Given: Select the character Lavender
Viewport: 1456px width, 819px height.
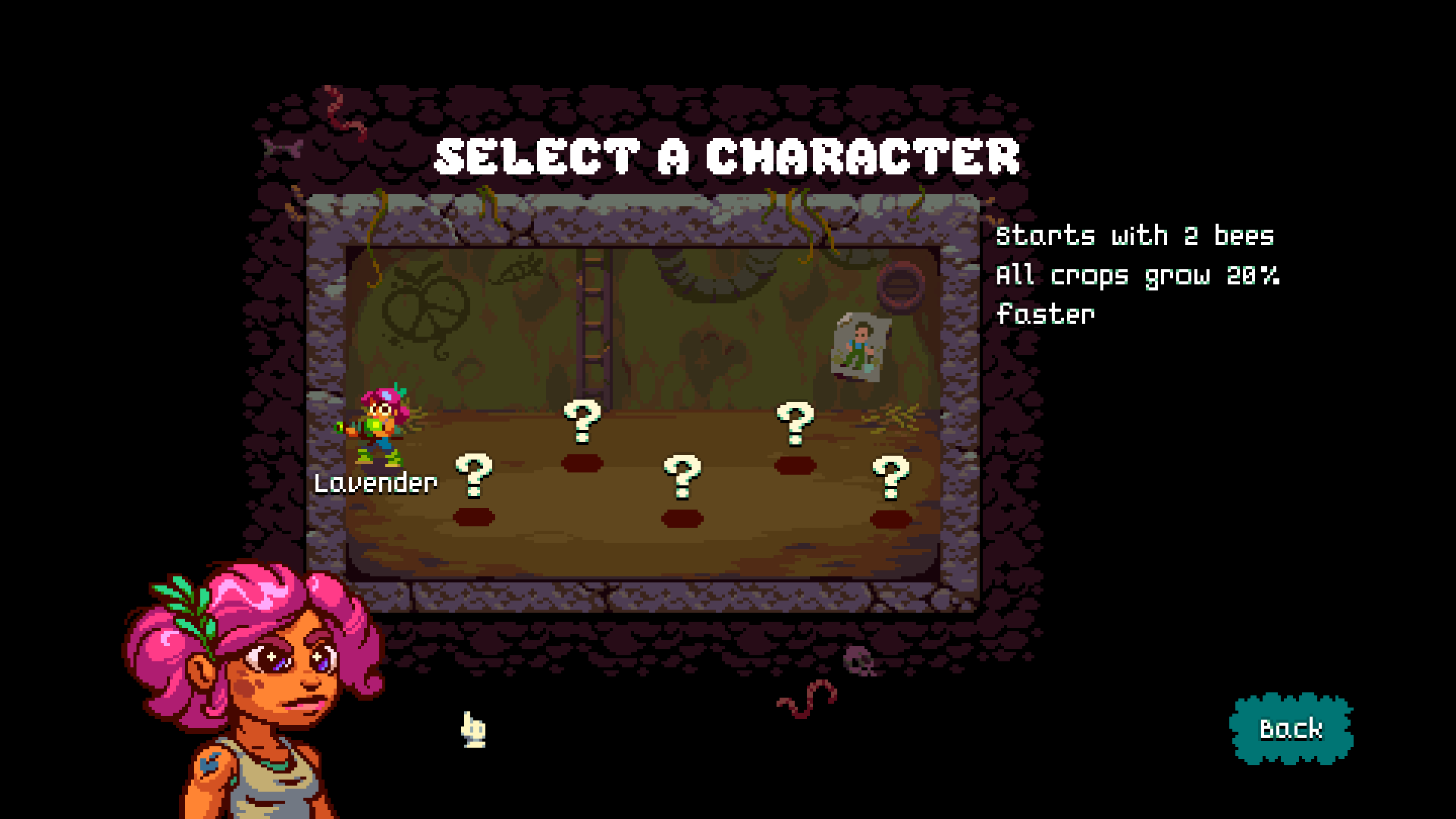Looking at the screenshot, I should click(x=378, y=429).
